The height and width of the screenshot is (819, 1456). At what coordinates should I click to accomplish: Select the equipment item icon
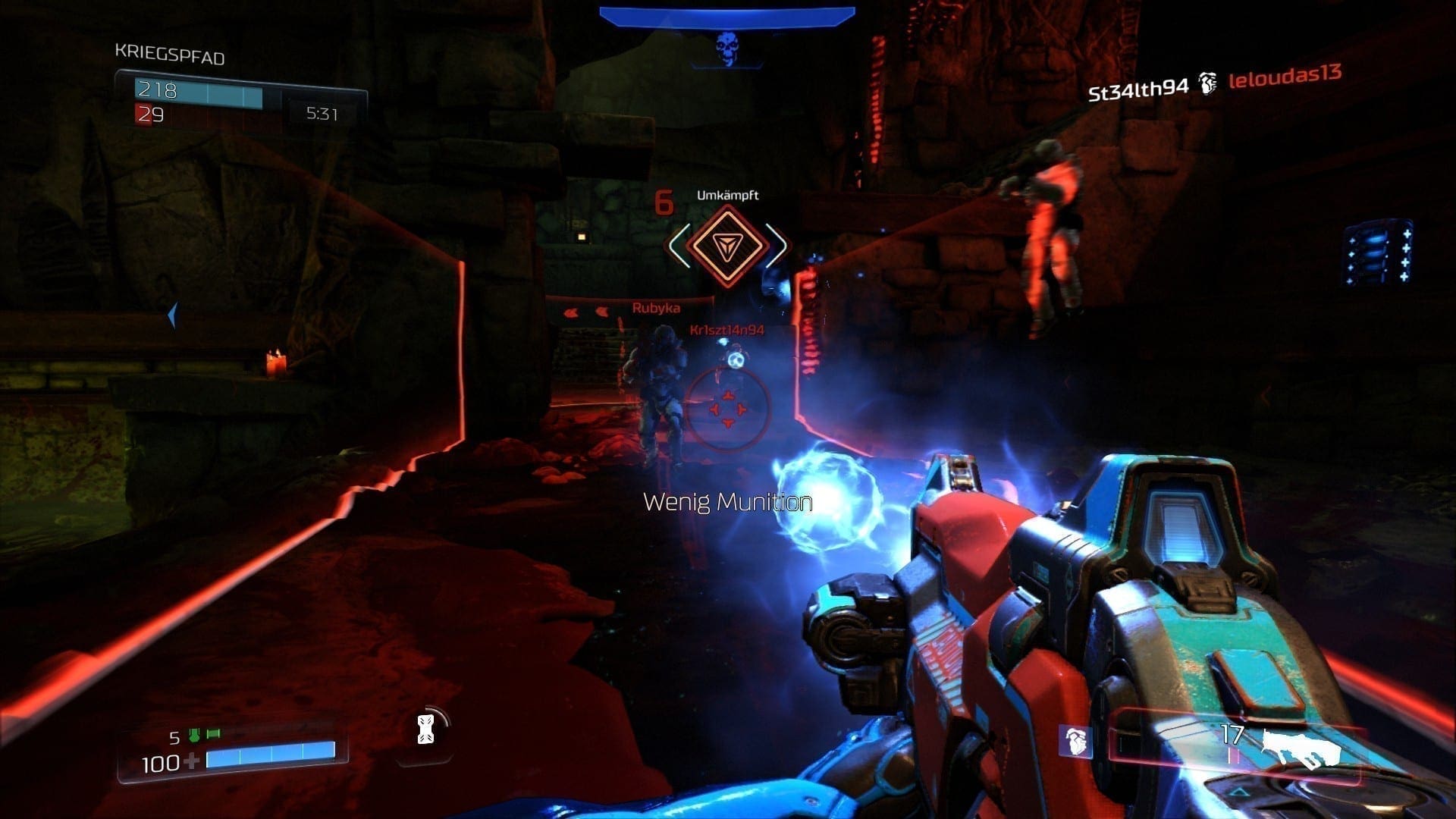click(426, 729)
